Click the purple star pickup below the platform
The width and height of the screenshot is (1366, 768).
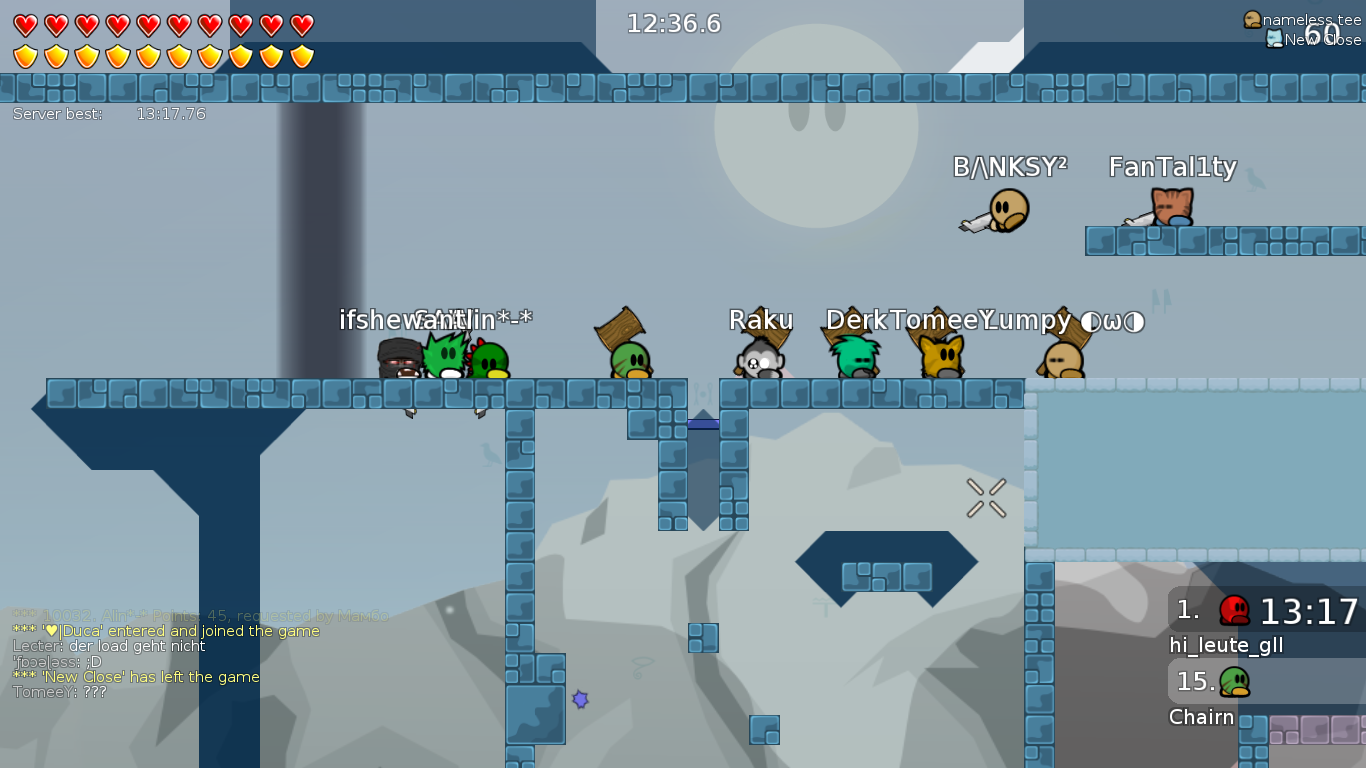tap(580, 701)
